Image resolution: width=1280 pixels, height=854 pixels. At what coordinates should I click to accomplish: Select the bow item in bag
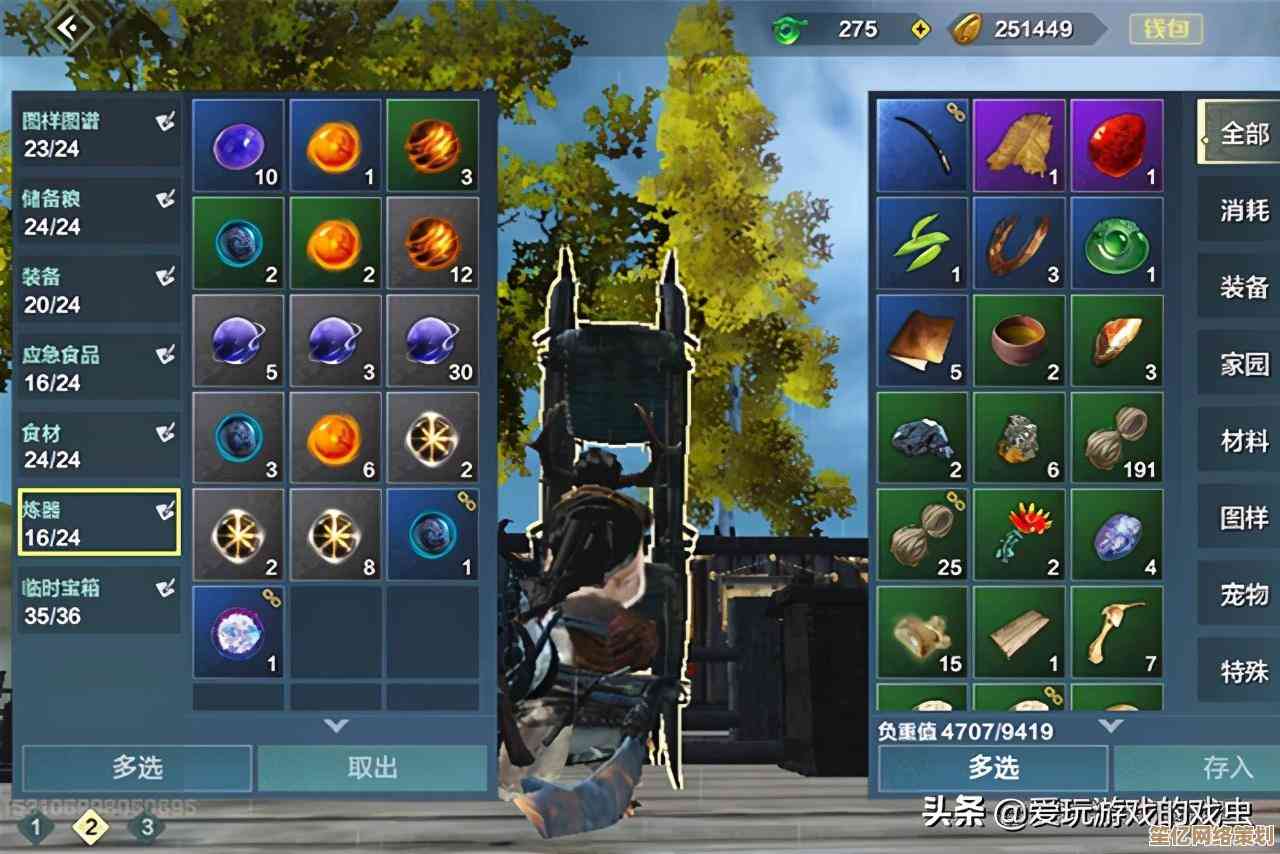coord(922,145)
